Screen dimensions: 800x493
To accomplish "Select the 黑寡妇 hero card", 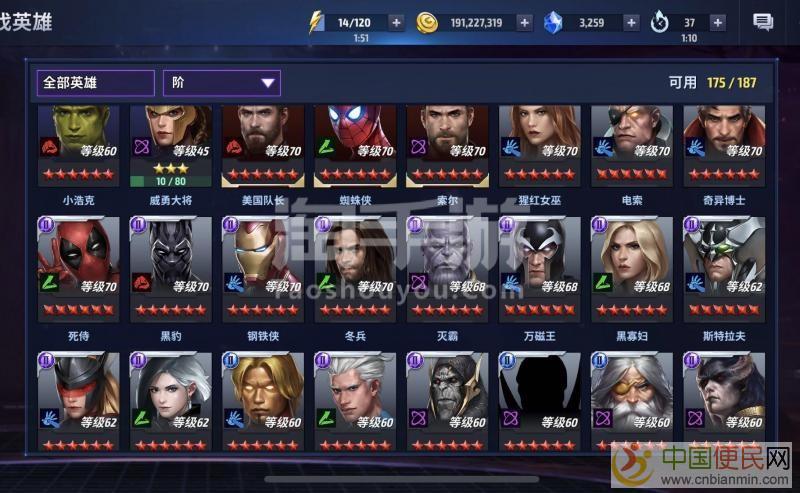I will 631,267.
